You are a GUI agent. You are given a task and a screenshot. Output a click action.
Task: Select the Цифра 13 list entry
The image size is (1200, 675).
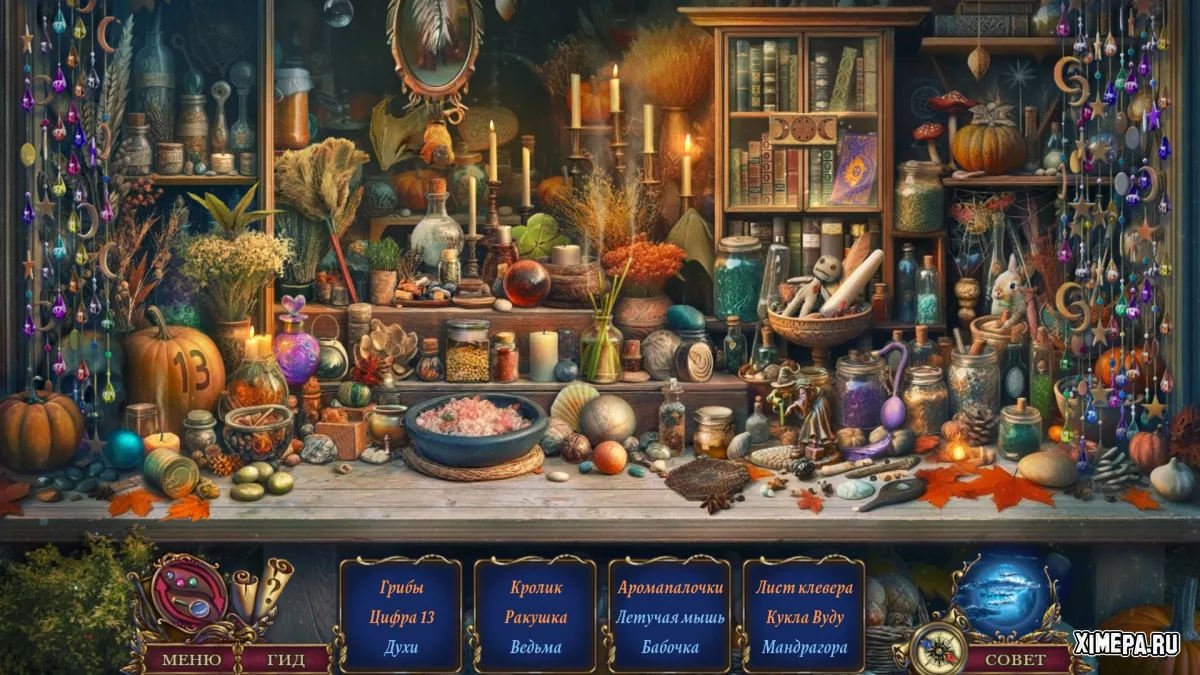[401, 617]
